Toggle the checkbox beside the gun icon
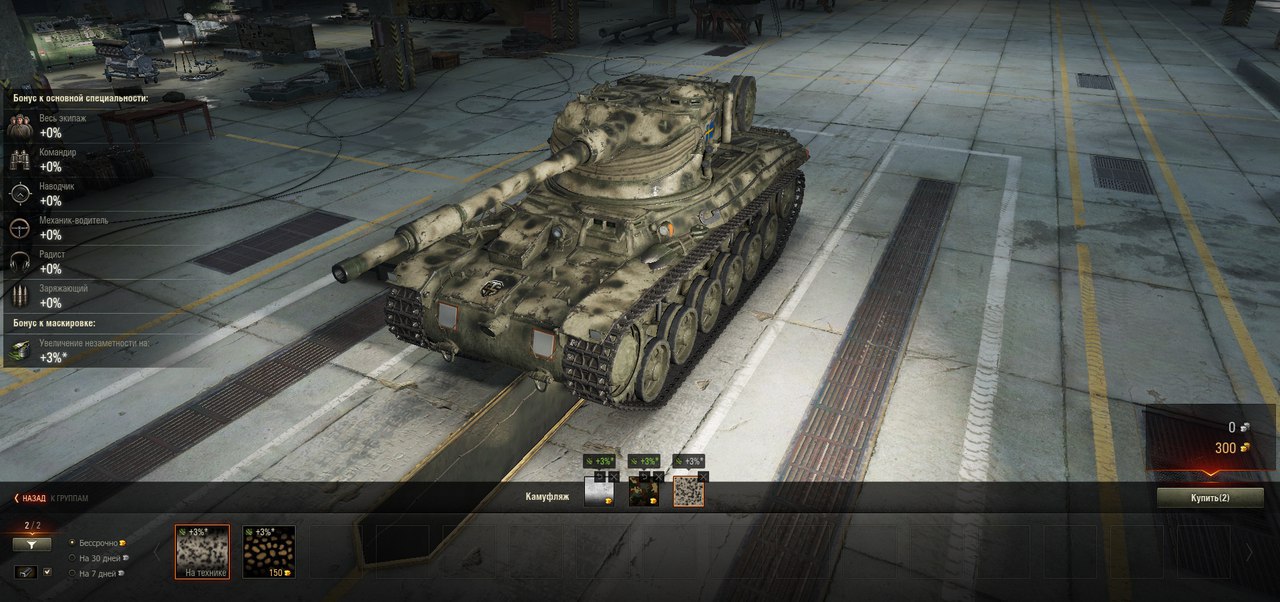 tap(47, 572)
